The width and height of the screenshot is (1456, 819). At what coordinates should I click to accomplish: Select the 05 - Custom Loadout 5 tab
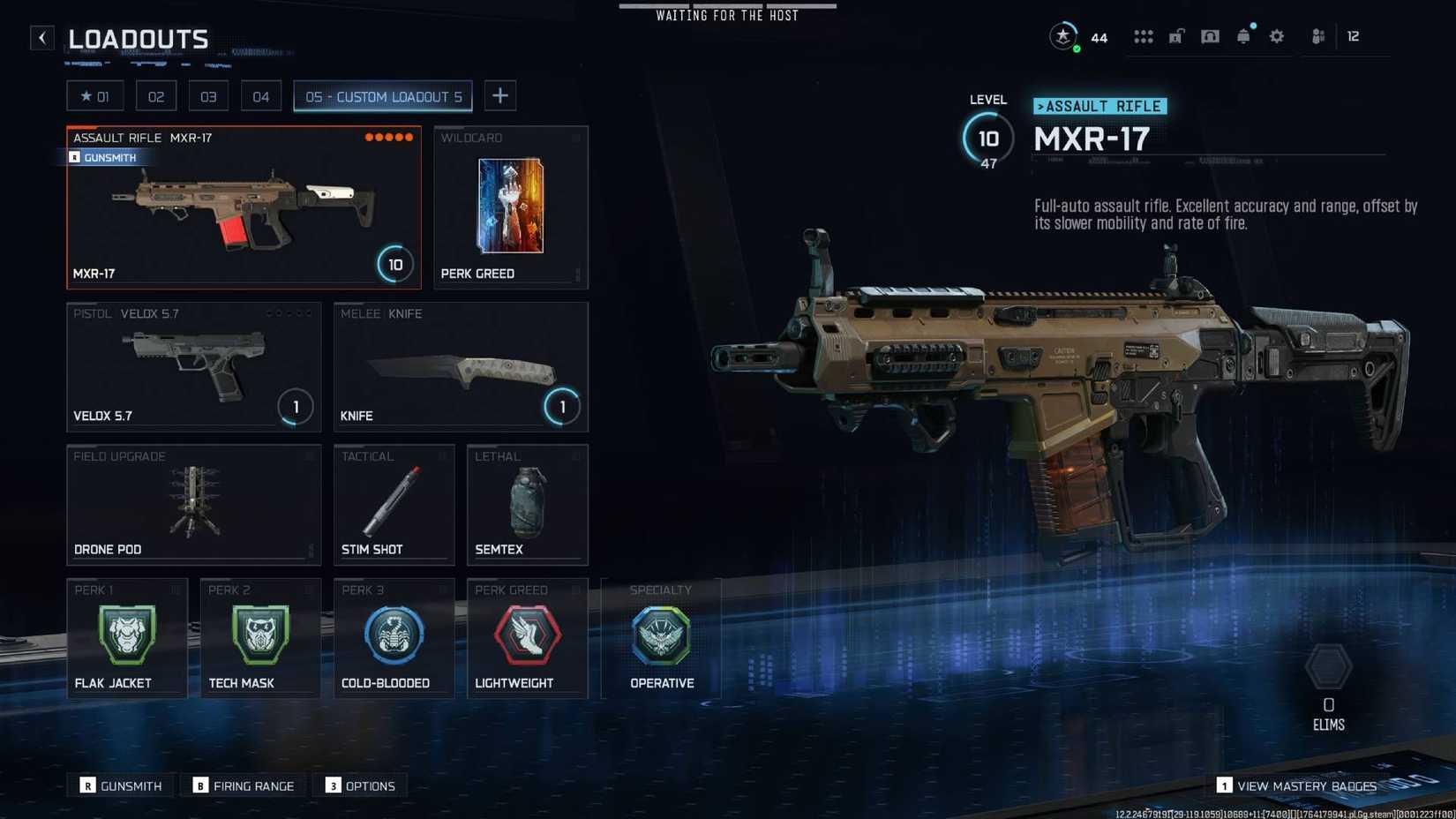pyautogui.click(x=382, y=96)
